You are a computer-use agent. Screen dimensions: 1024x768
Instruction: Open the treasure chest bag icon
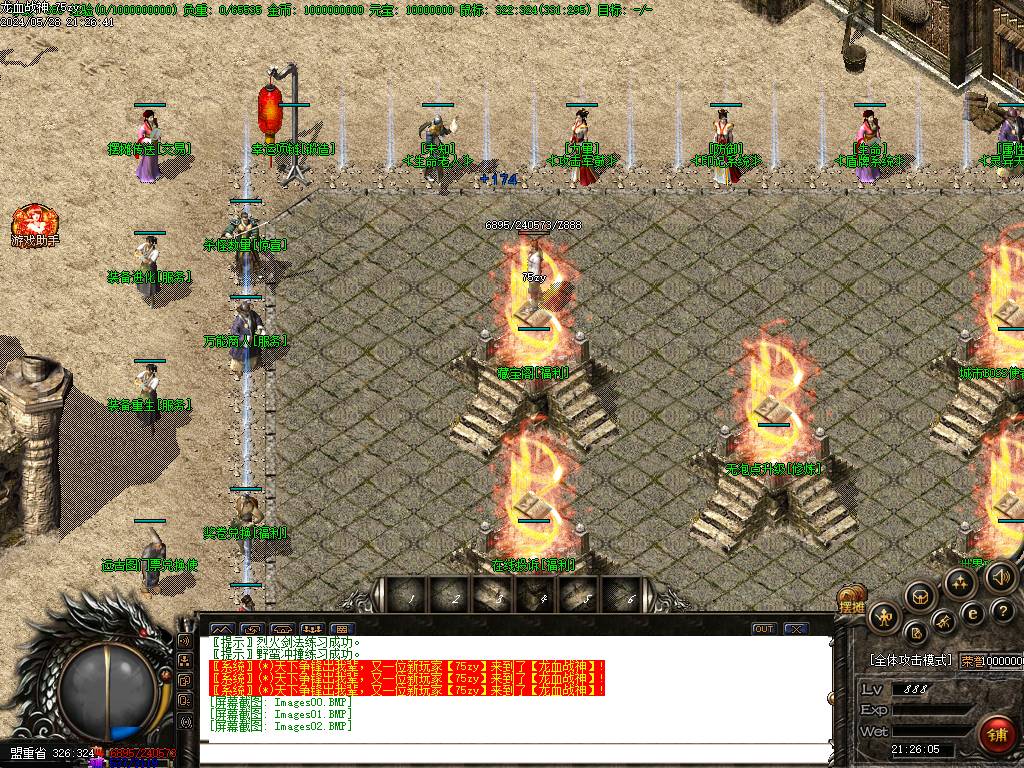pyautogui.click(x=919, y=597)
